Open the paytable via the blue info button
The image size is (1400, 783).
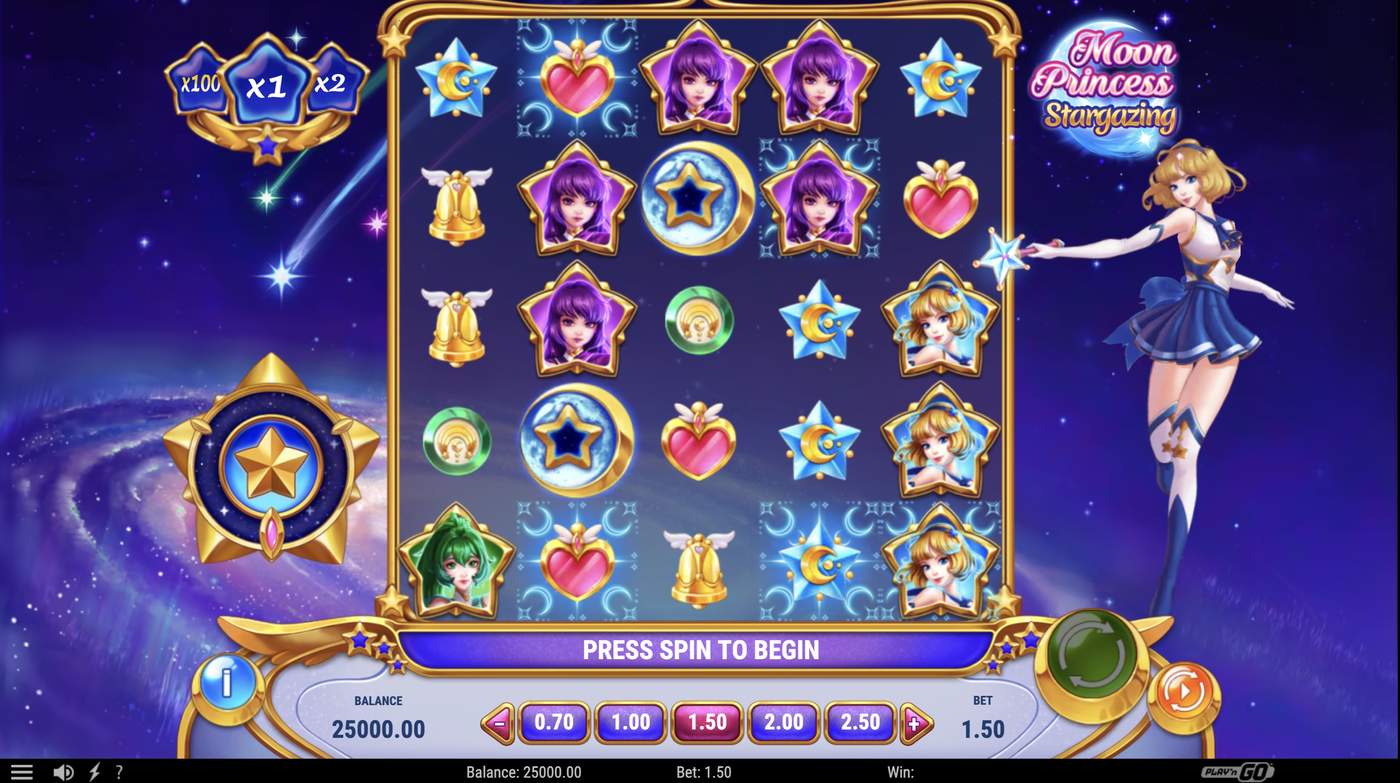click(228, 682)
